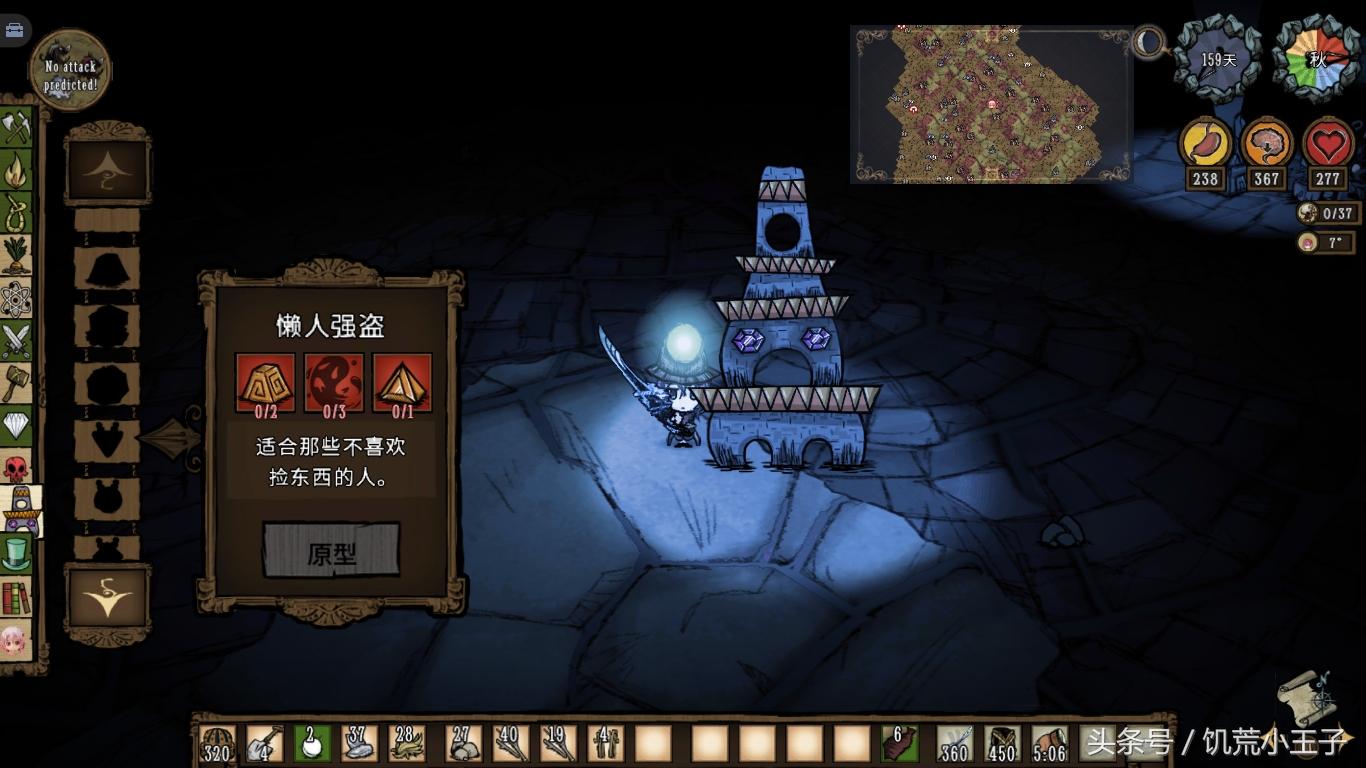
Task: Select the Food farming tab
Action: pos(16,255)
